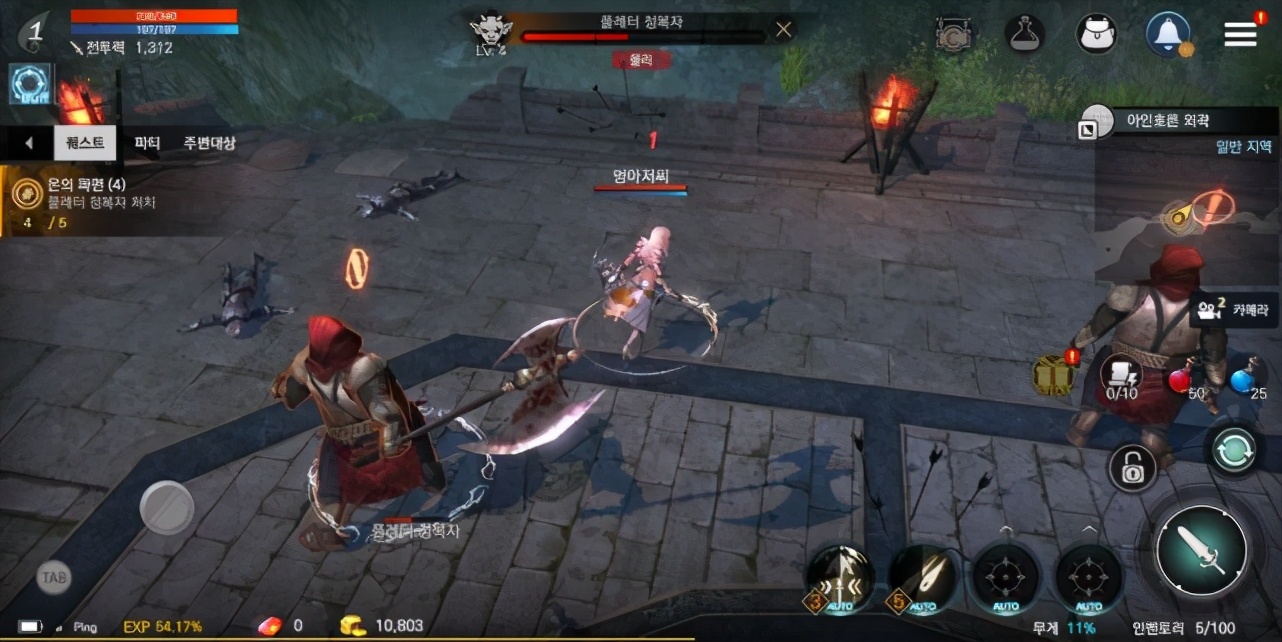Collapse the quest panel with the arrow
Viewport: 1282px width, 642px height.
click(28, 143)
